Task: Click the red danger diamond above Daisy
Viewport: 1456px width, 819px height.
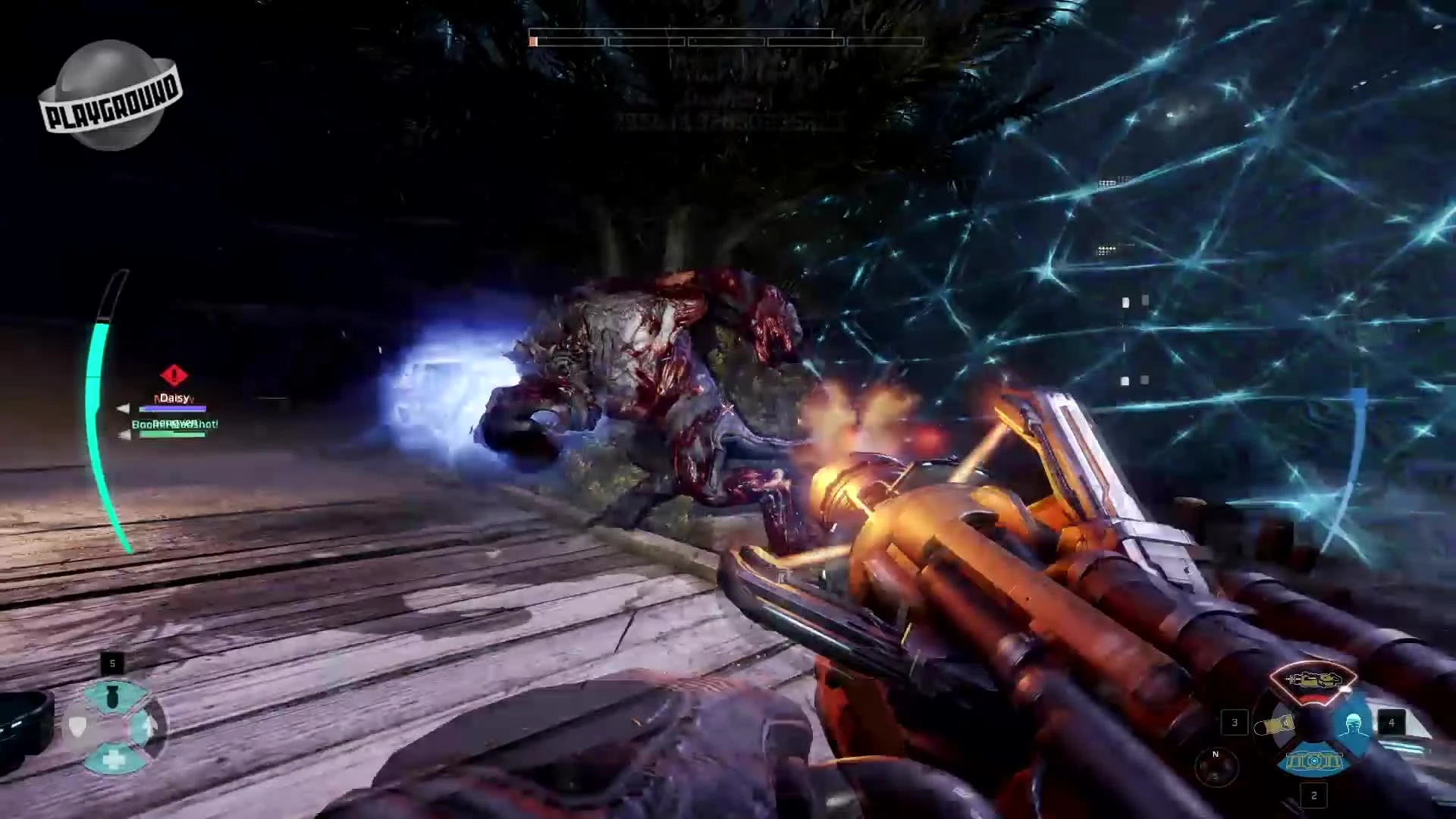Action: pyautogui.click(x=174, y=375)
